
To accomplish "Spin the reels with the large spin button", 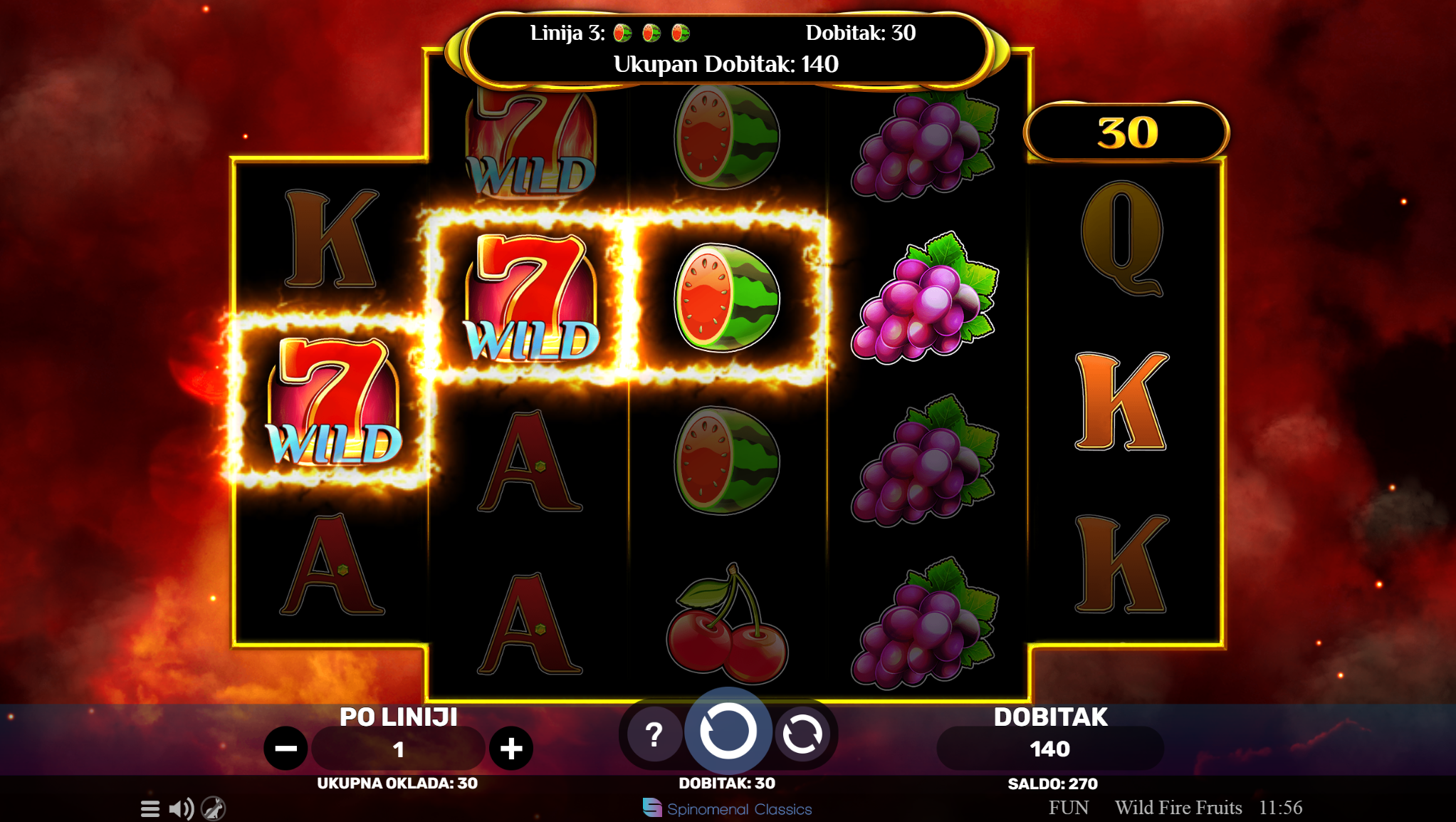I will [728, 731].
